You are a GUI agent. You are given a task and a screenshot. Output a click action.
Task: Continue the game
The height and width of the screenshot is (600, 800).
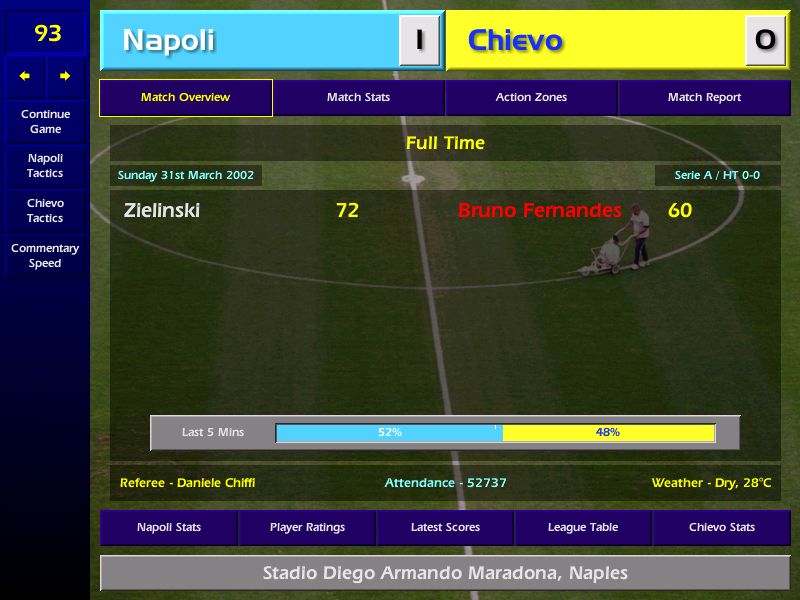click(45, 122)
